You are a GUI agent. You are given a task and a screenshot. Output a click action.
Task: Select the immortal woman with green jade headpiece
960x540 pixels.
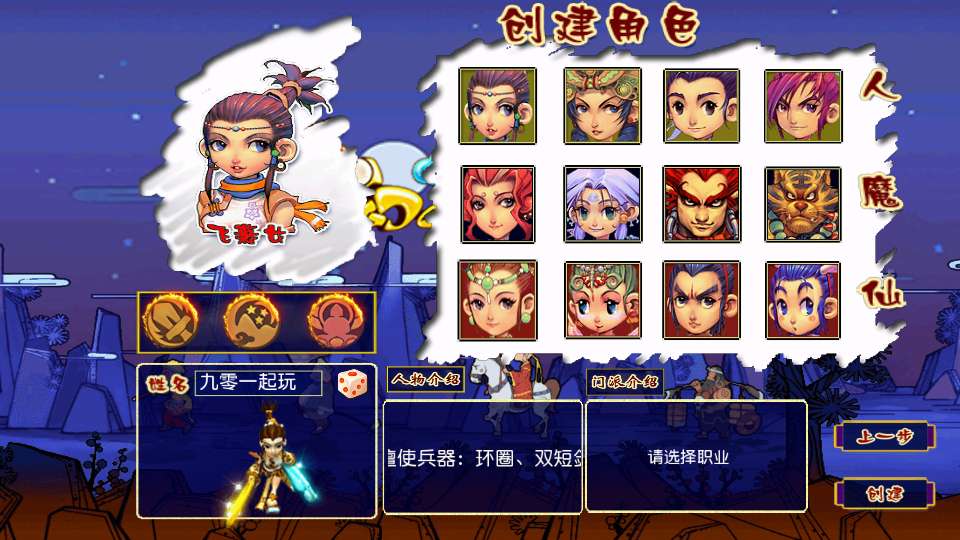[497, 300]
